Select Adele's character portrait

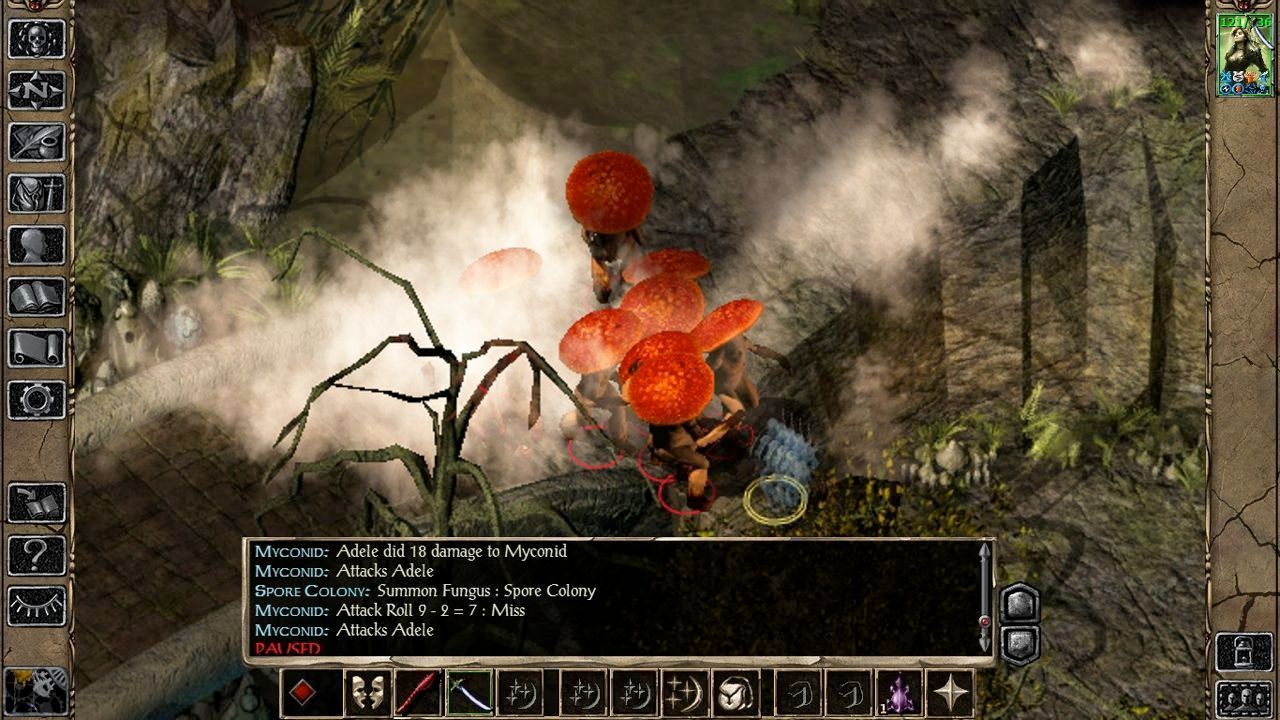click(x=1244, y=55)
